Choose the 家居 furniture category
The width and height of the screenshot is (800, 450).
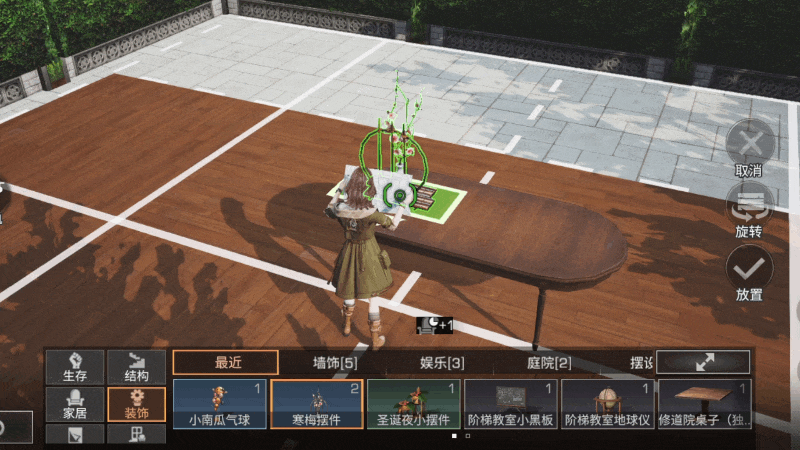click(75, 403)
